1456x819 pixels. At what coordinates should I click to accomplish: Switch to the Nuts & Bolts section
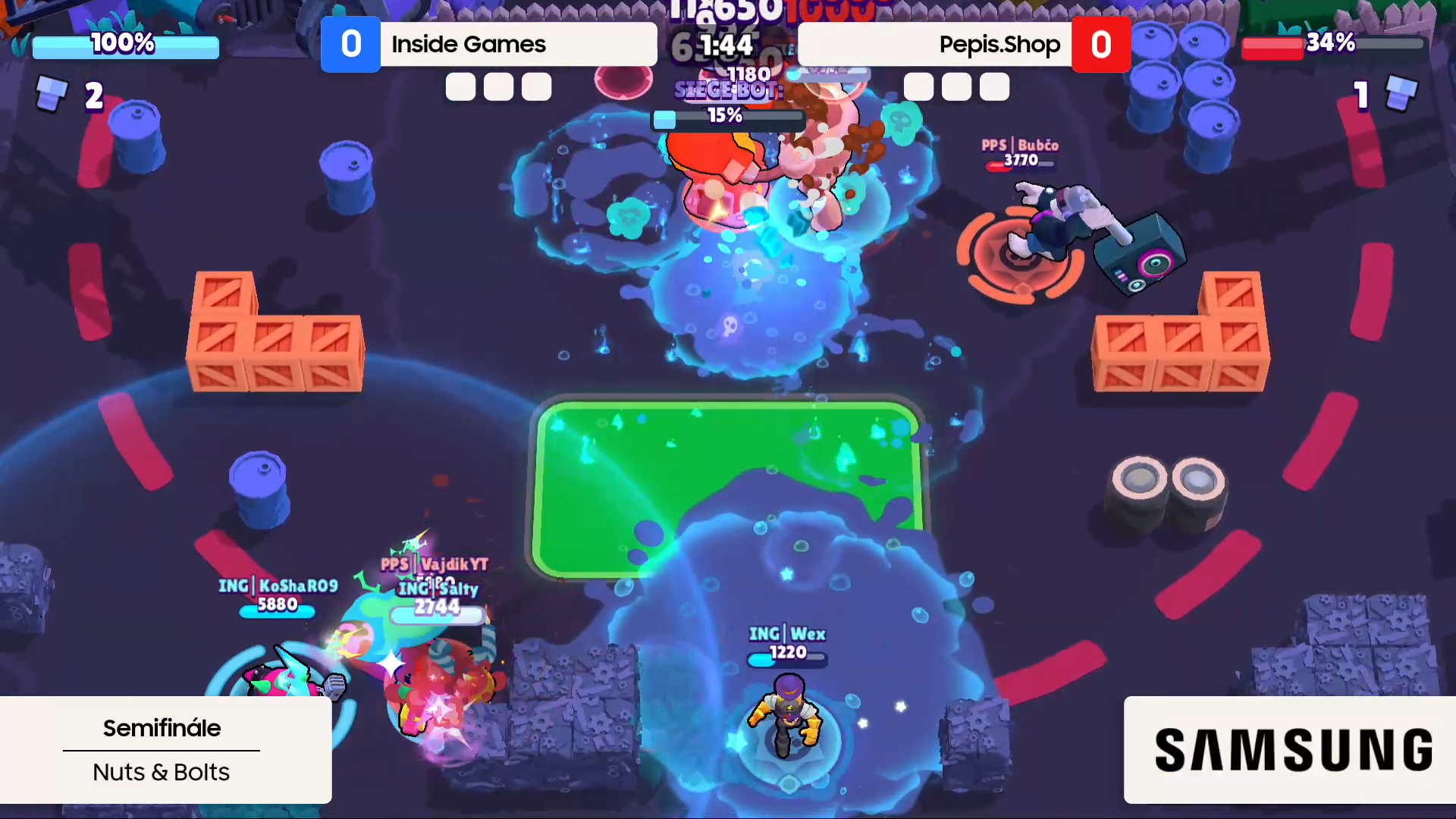[x=161, y=772]
